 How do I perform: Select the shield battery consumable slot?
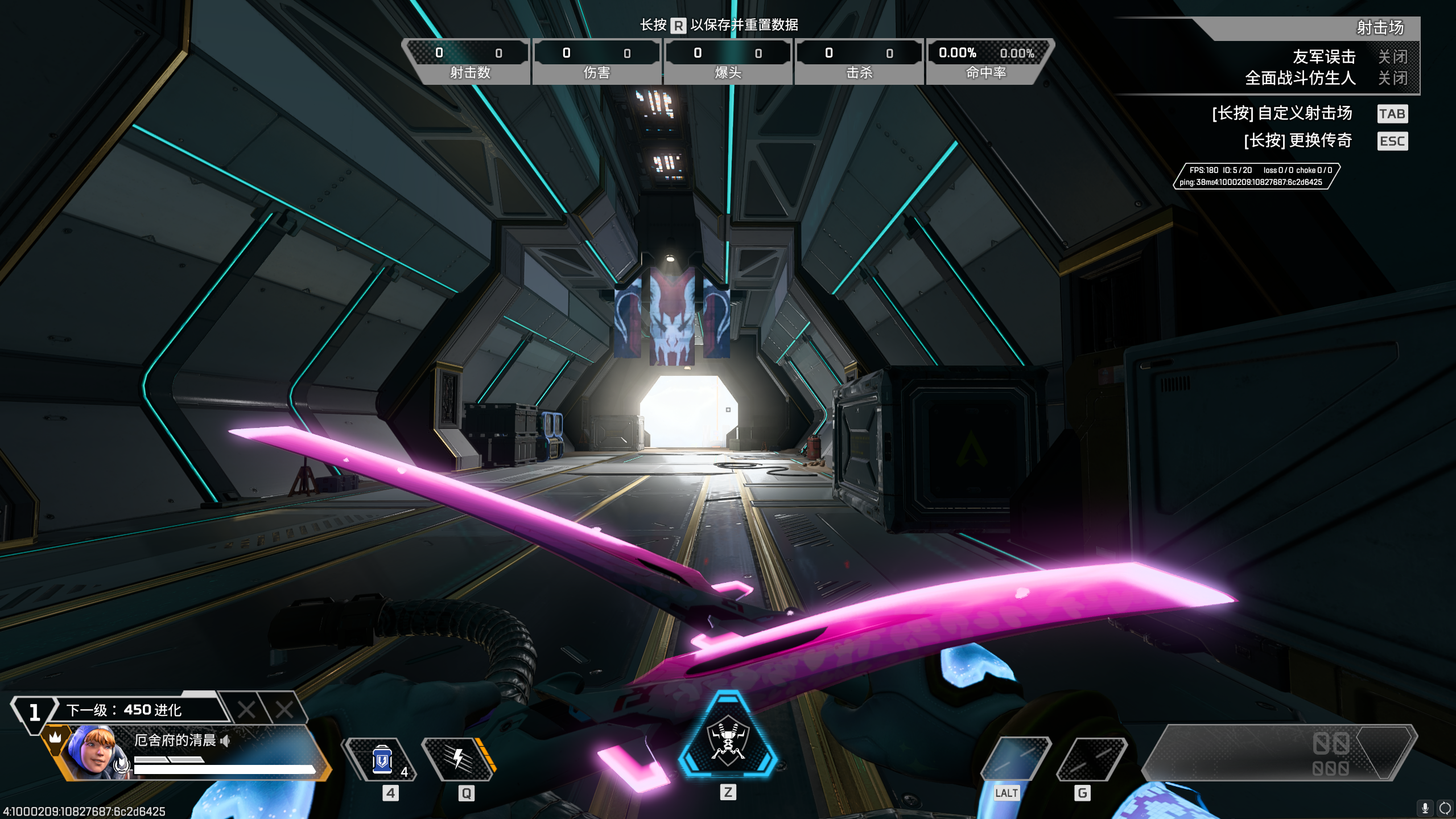382,760
